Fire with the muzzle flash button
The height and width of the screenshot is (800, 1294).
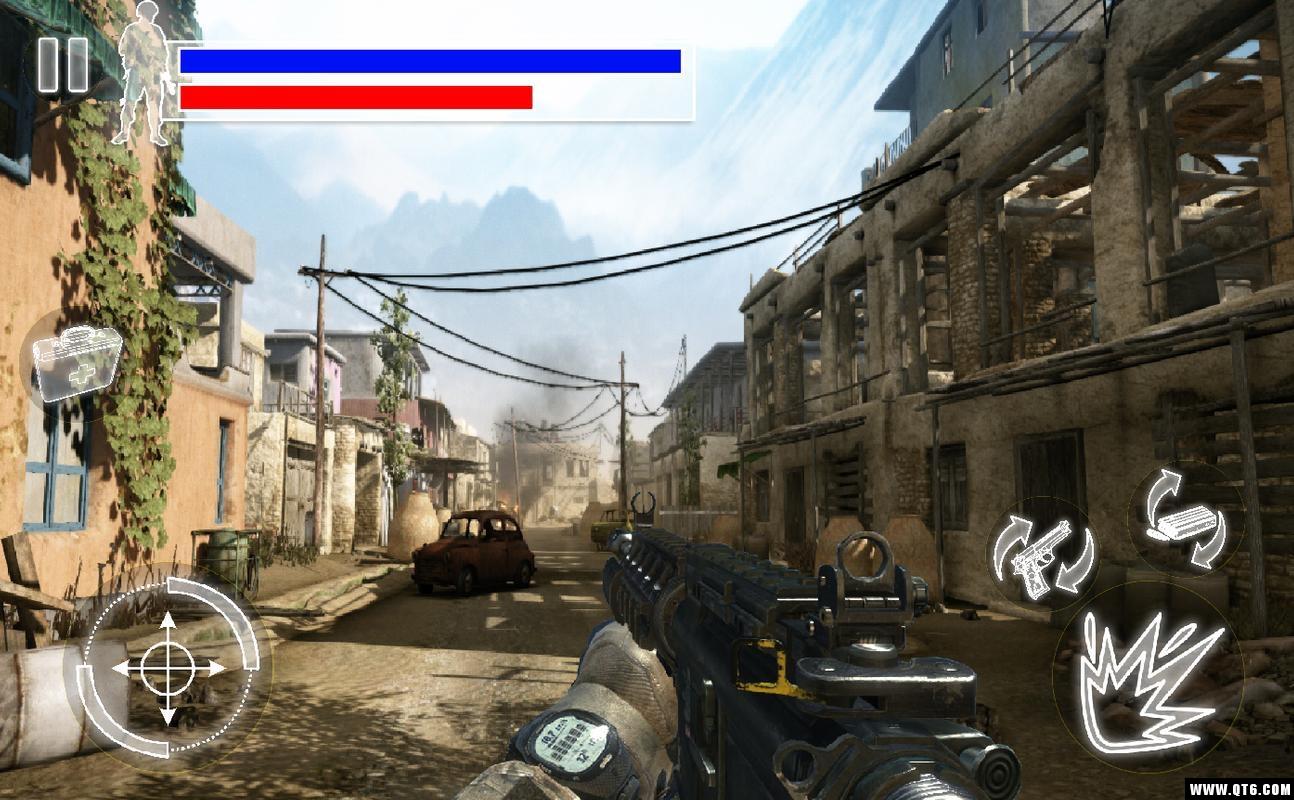point(1150,681)
